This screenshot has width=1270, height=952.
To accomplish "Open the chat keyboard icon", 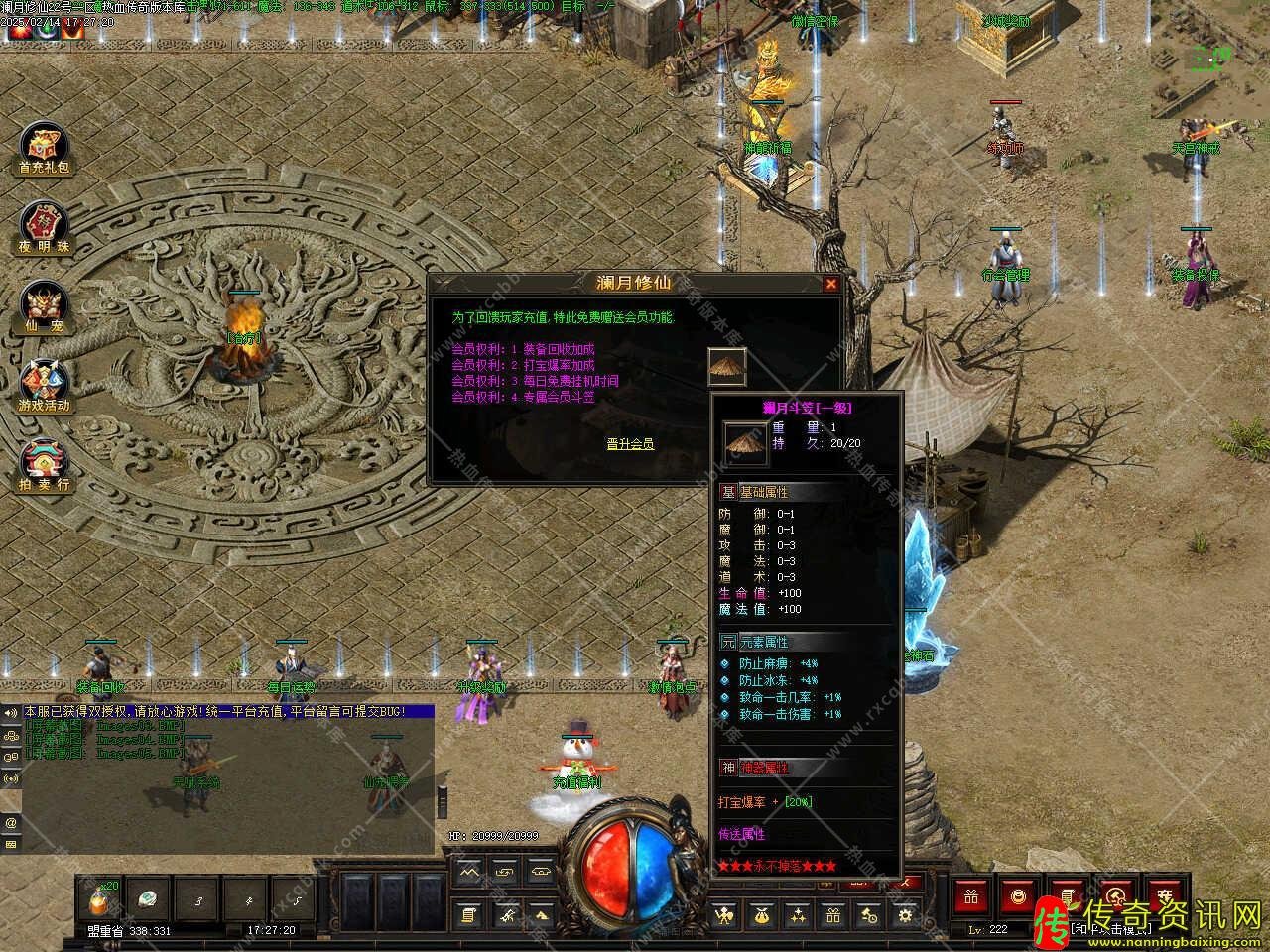I will tap(11, 845).
